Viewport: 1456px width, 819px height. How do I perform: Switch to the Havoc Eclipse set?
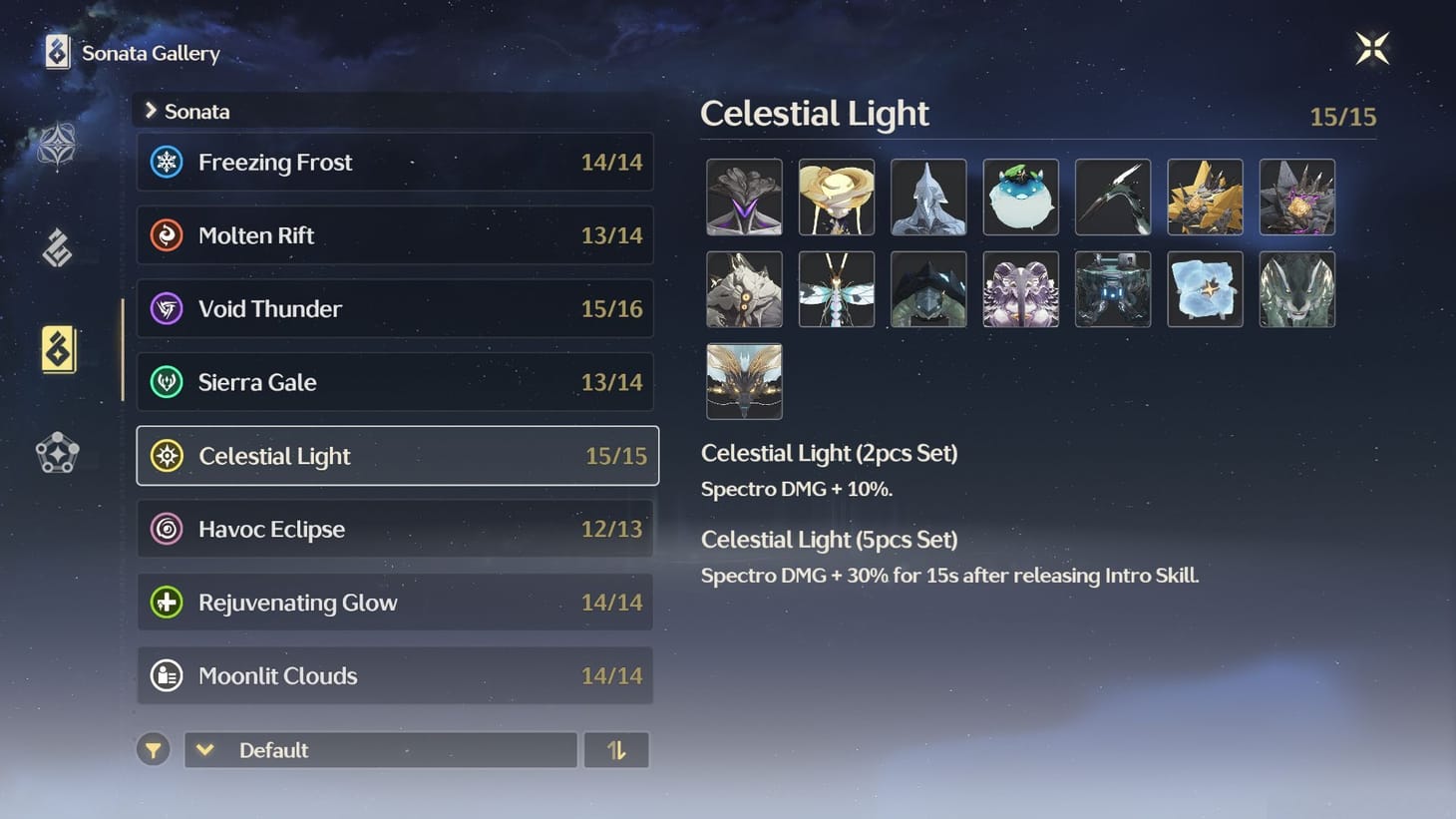click(396, 529)
